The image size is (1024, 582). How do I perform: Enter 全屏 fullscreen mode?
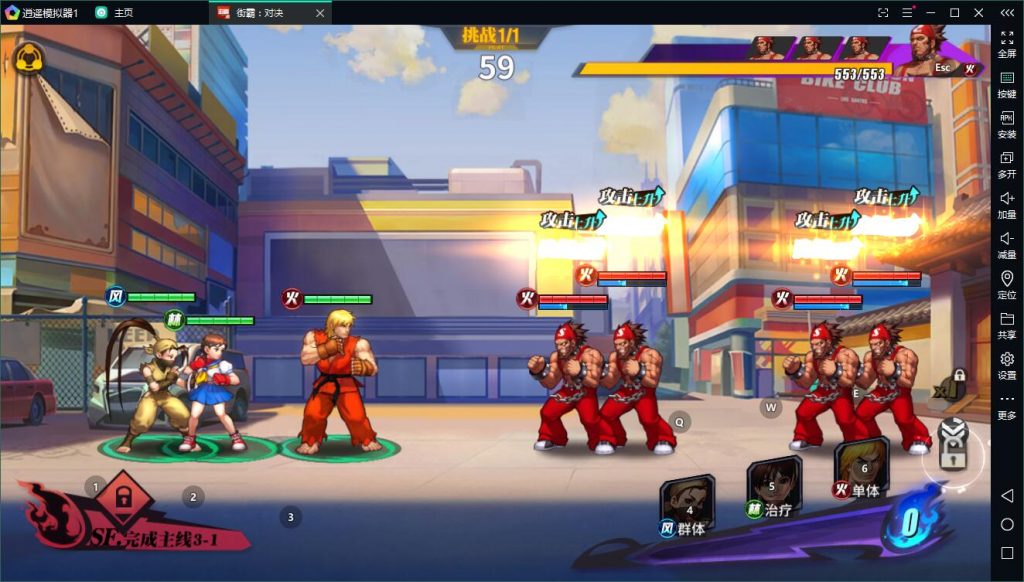[x=1007, y=43]
